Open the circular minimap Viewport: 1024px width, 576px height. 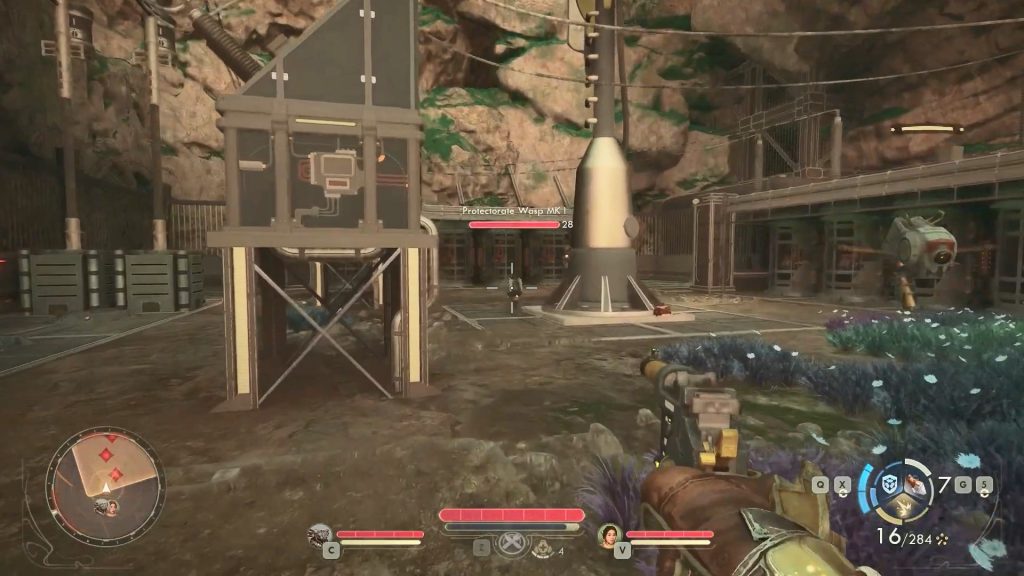(x=104, y=485)
